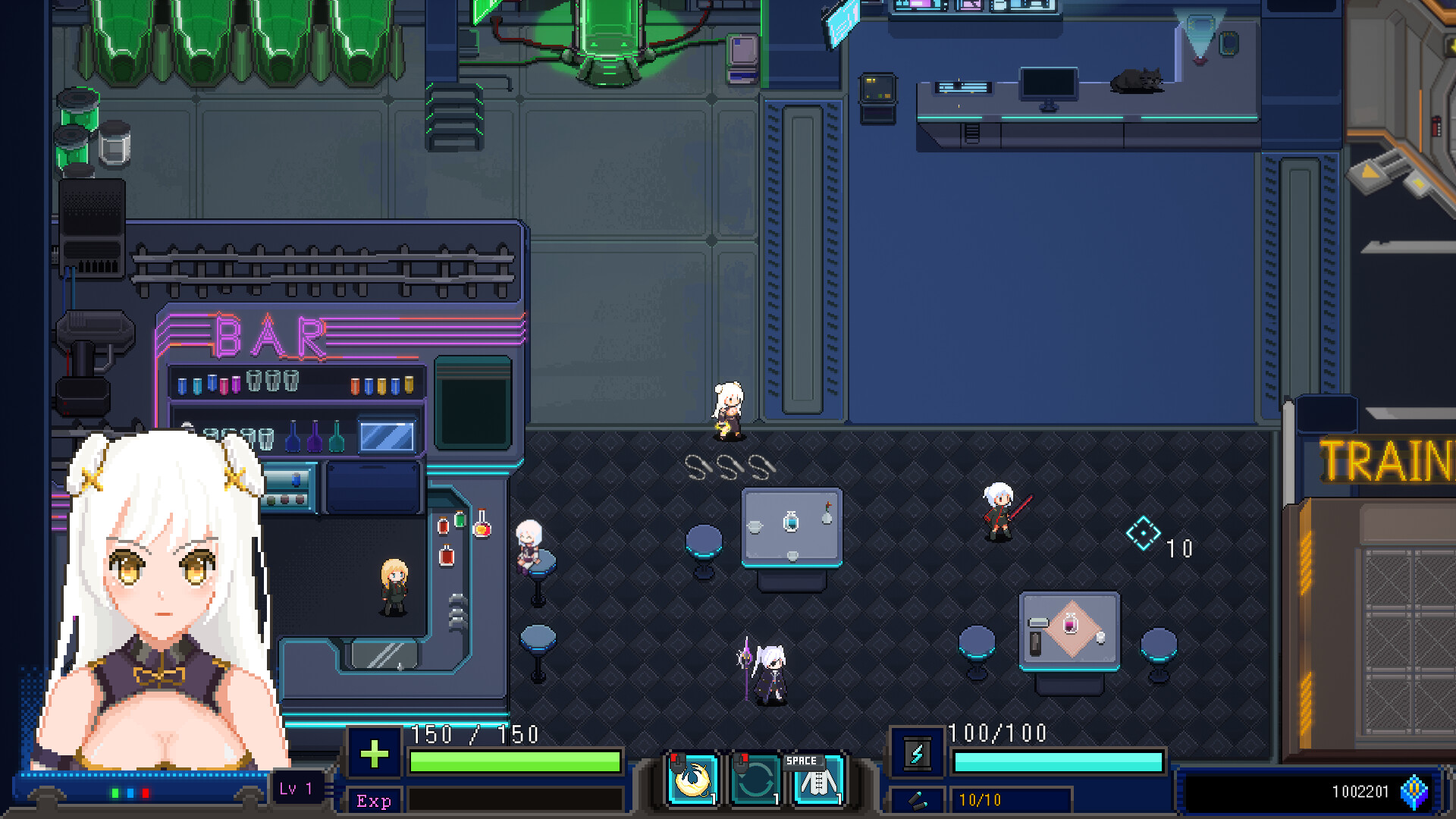Activate the circular refresh skill slot
This screenshot has width=1456, height=819.
click(755, 777)
